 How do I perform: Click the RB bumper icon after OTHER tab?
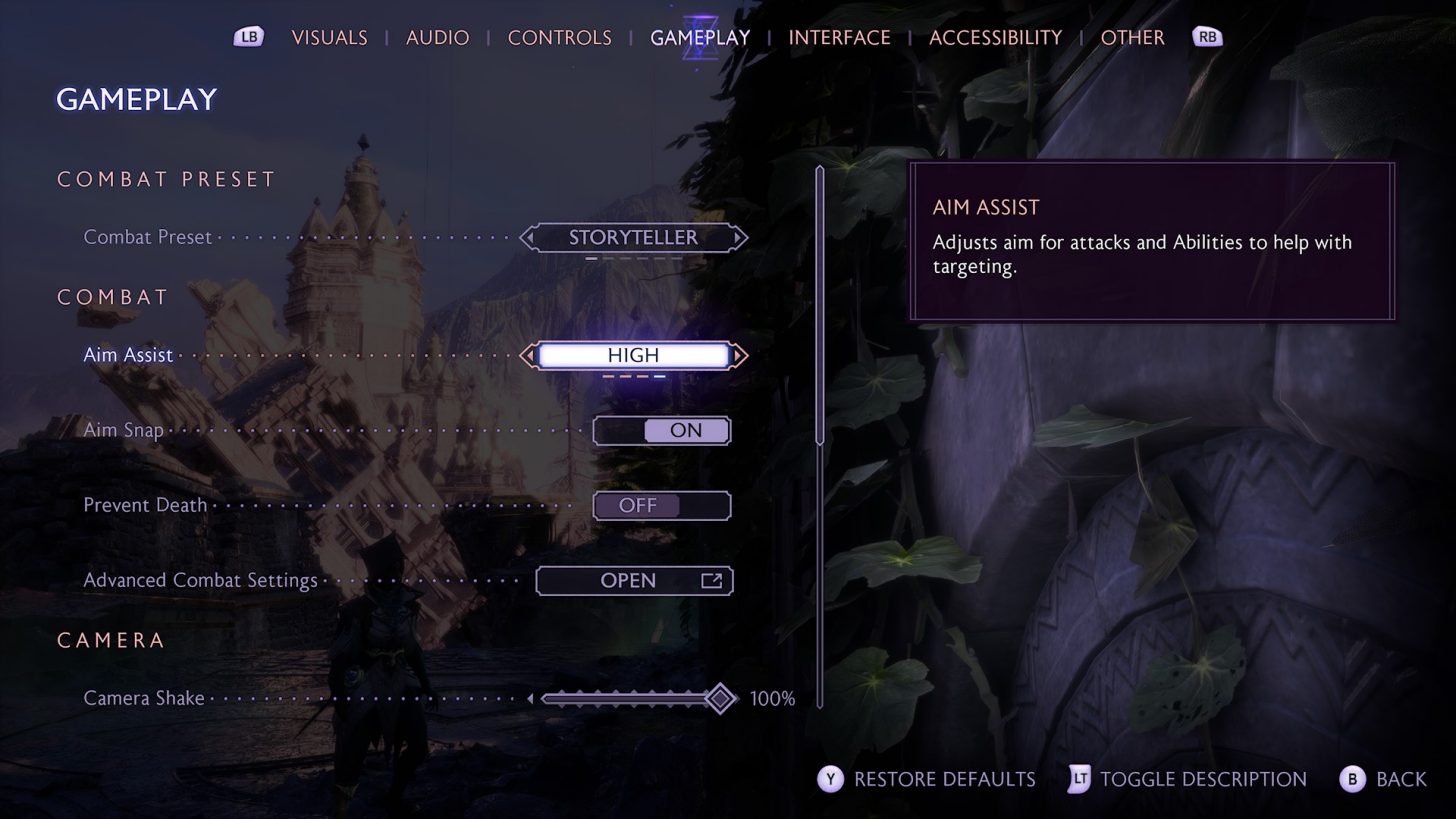1206,36
